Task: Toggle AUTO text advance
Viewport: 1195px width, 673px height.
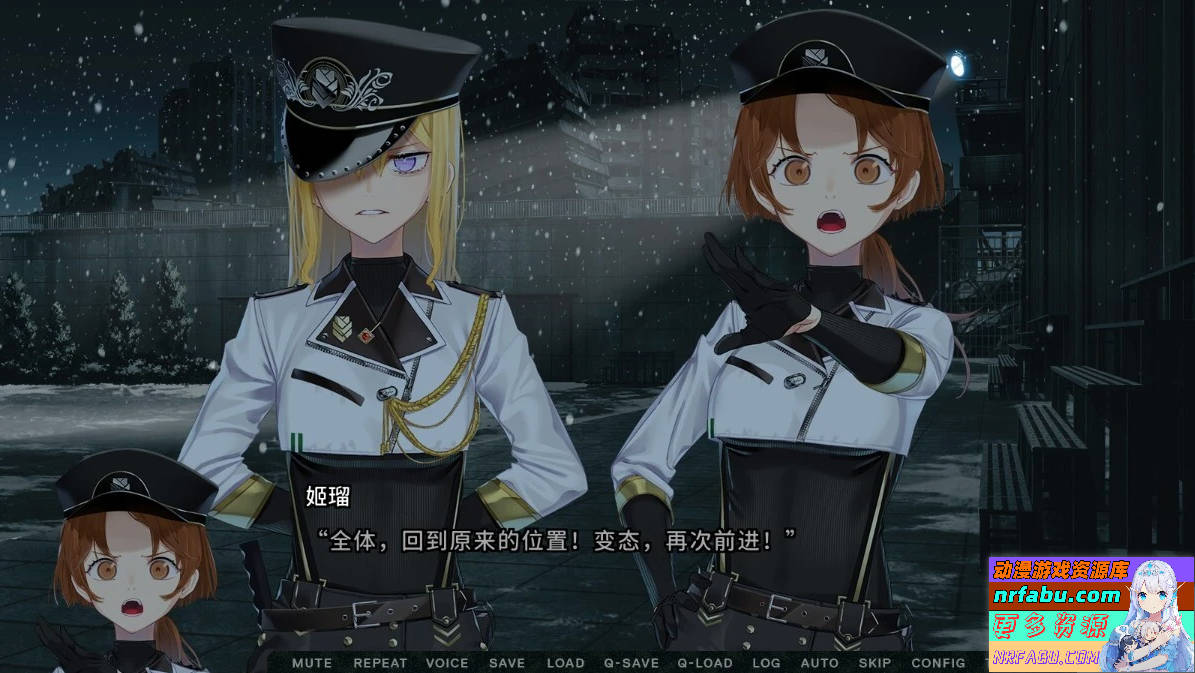Action: pos(820,663)
